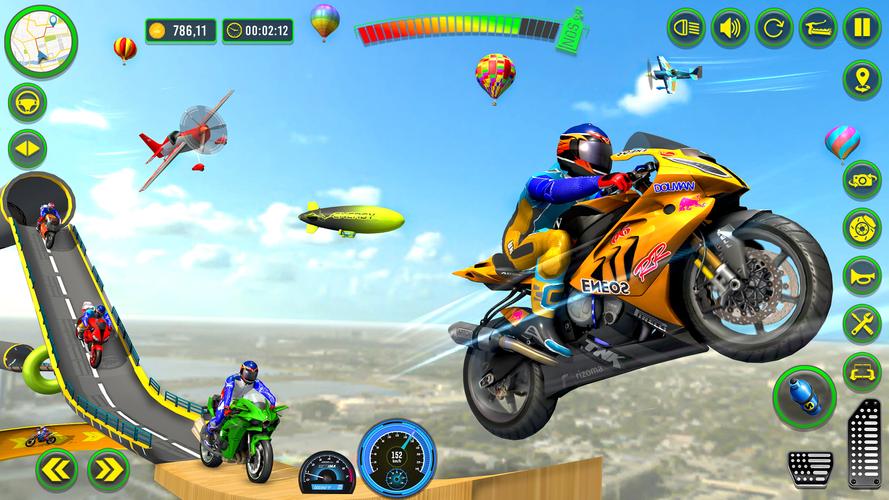Screen dimensions: 889x500
Task: Select the left-right arrows control mode
Action: (27, 150)
